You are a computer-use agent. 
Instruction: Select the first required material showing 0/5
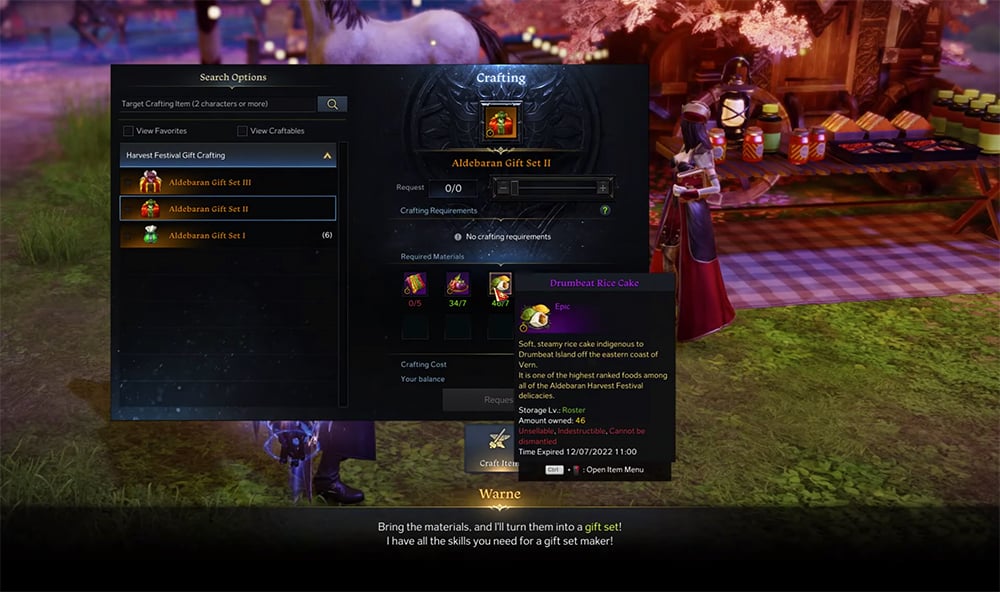tap(414, 284)
